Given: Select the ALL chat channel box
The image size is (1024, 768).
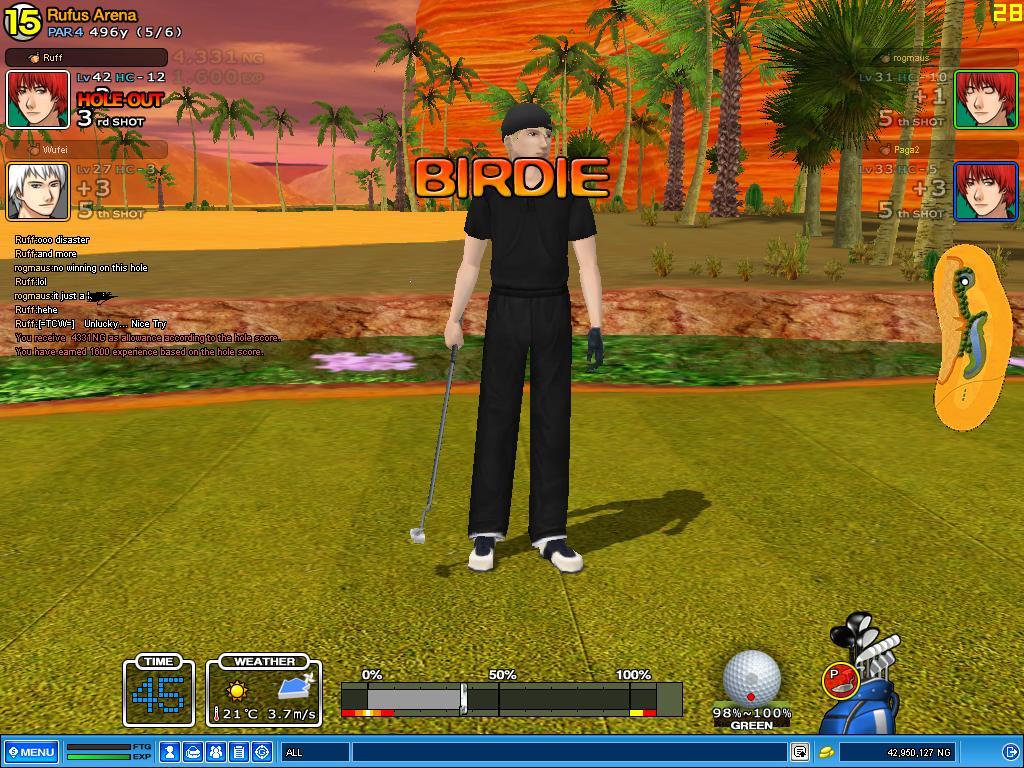Looking at the screenshot, I should (315, 752).
